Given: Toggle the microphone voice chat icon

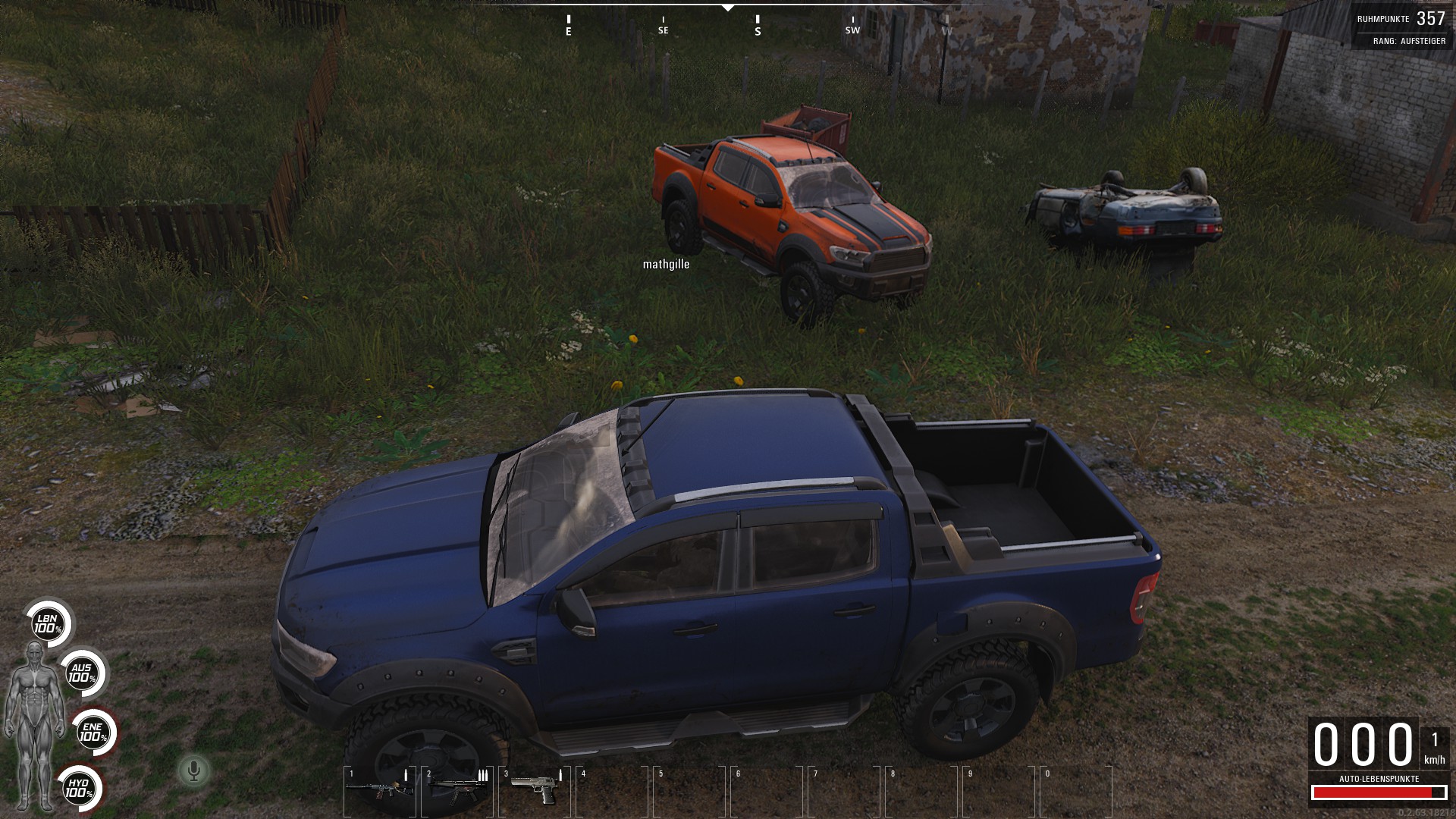Looking at the screenshot, I should 194,771.
